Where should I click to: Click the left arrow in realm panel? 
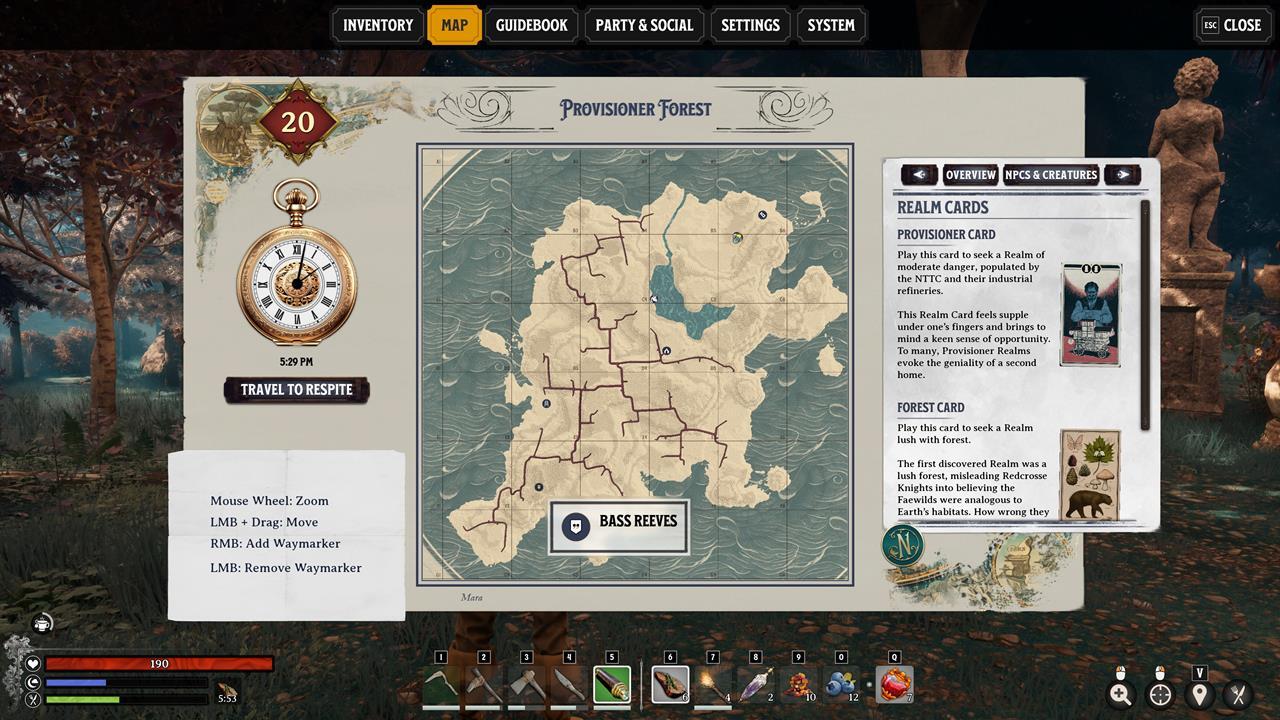[919, 175]
